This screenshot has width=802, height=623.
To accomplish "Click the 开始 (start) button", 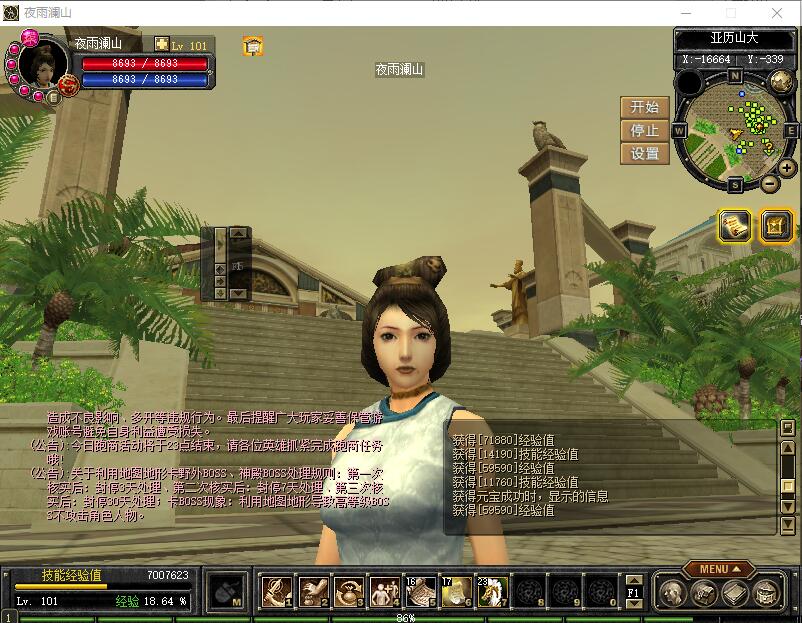I will 645,107.
